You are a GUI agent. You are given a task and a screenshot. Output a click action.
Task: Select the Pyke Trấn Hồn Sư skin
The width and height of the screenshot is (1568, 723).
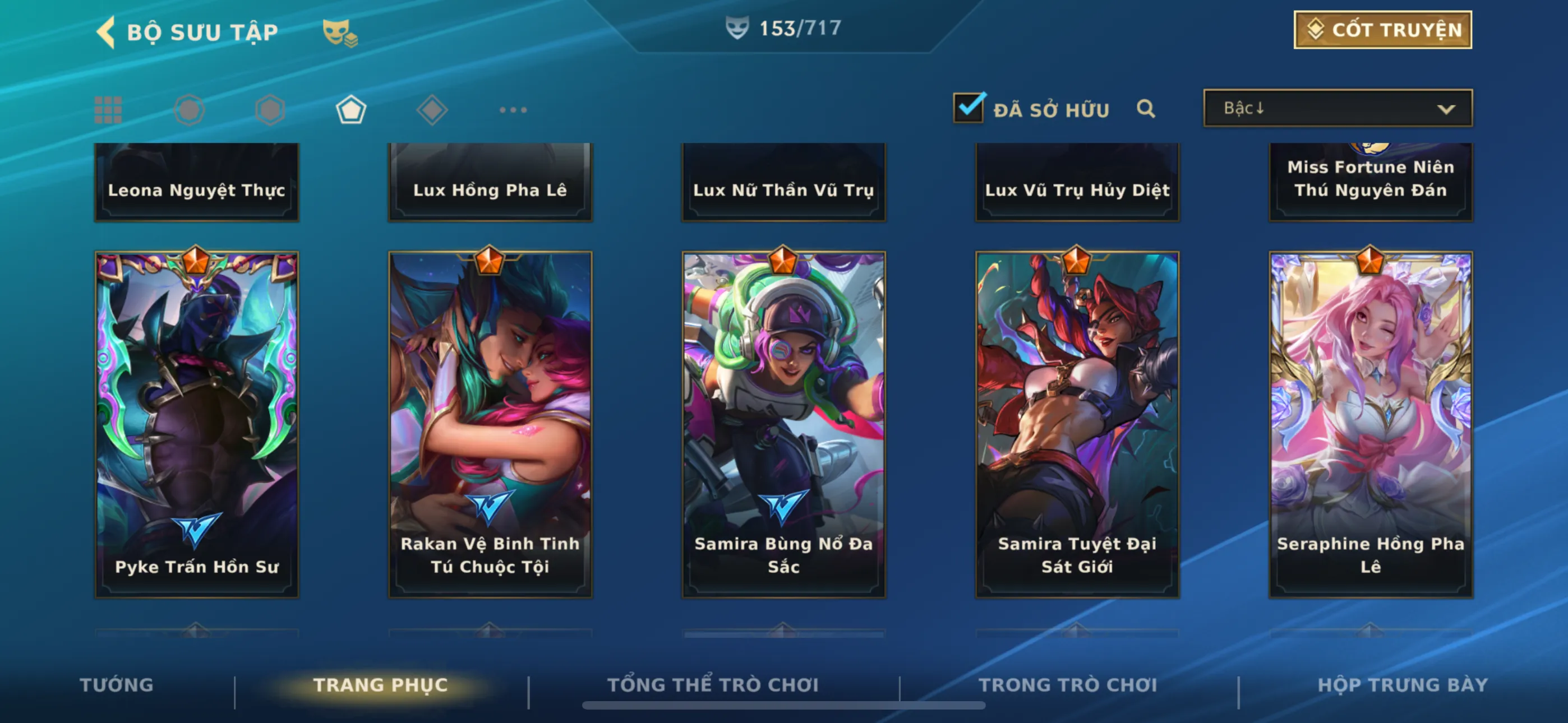coord(197,424)
